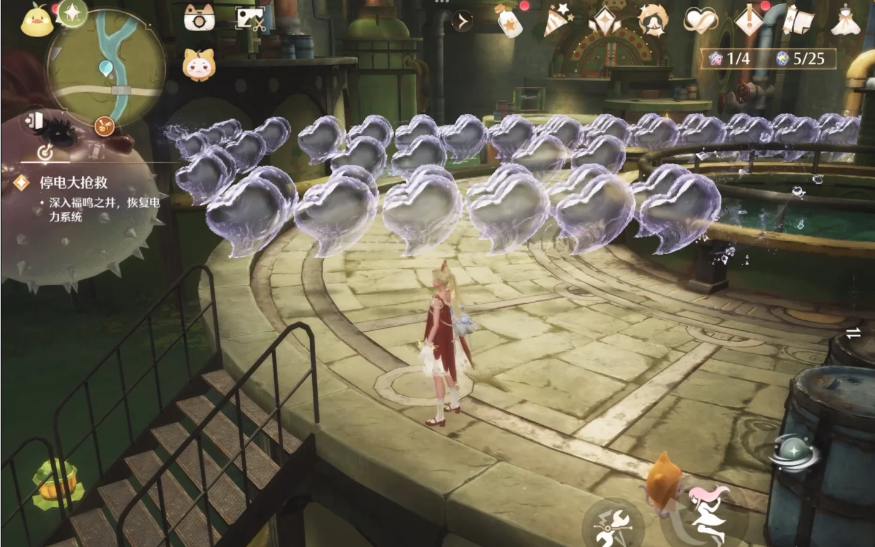Viewport: 875px width, 547px height.
Task: Click the target-arrow quest tracking icon
Action: coord(45,154)
